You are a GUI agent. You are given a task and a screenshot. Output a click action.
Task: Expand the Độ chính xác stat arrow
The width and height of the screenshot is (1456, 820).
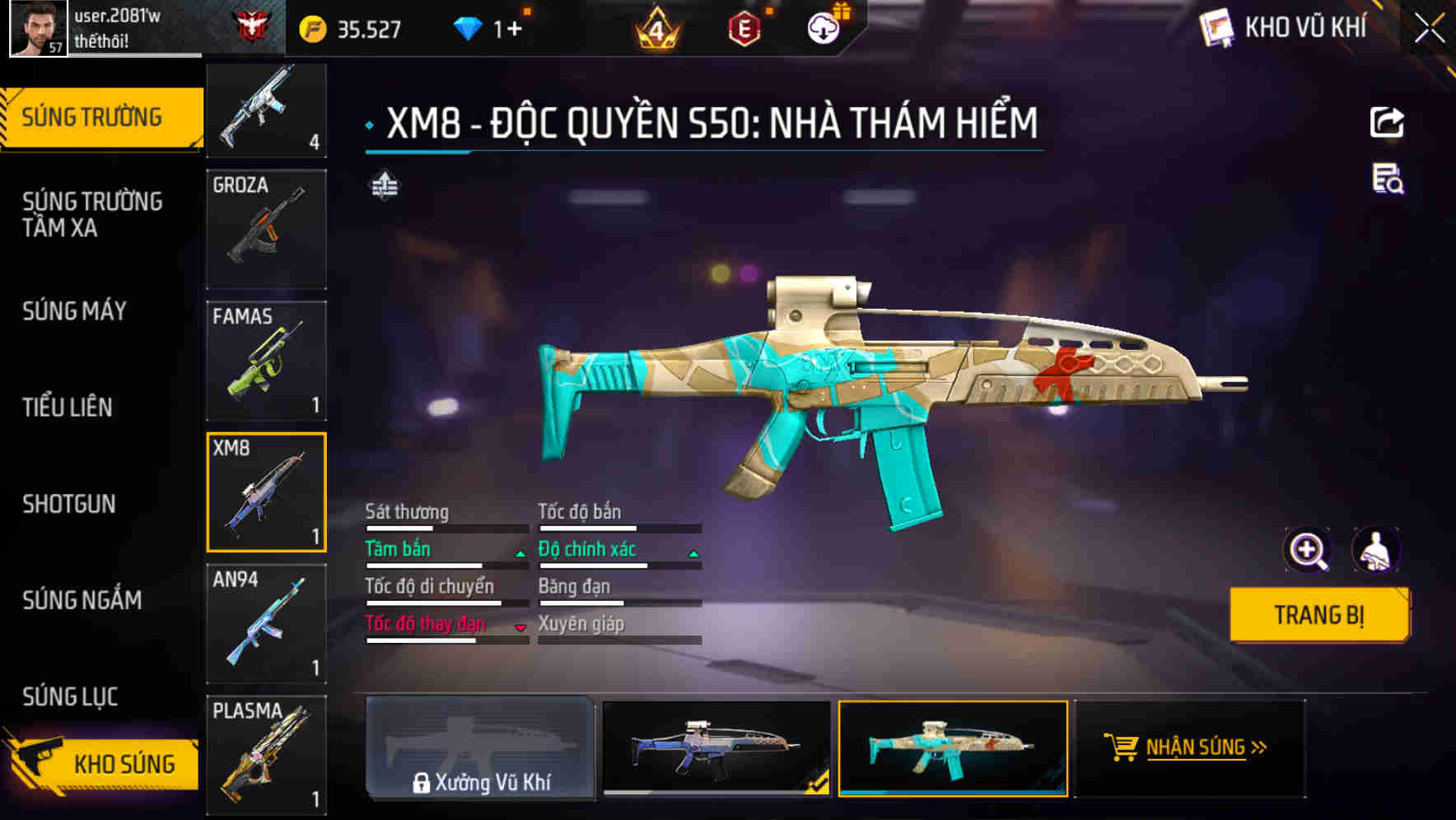point(692,553)
